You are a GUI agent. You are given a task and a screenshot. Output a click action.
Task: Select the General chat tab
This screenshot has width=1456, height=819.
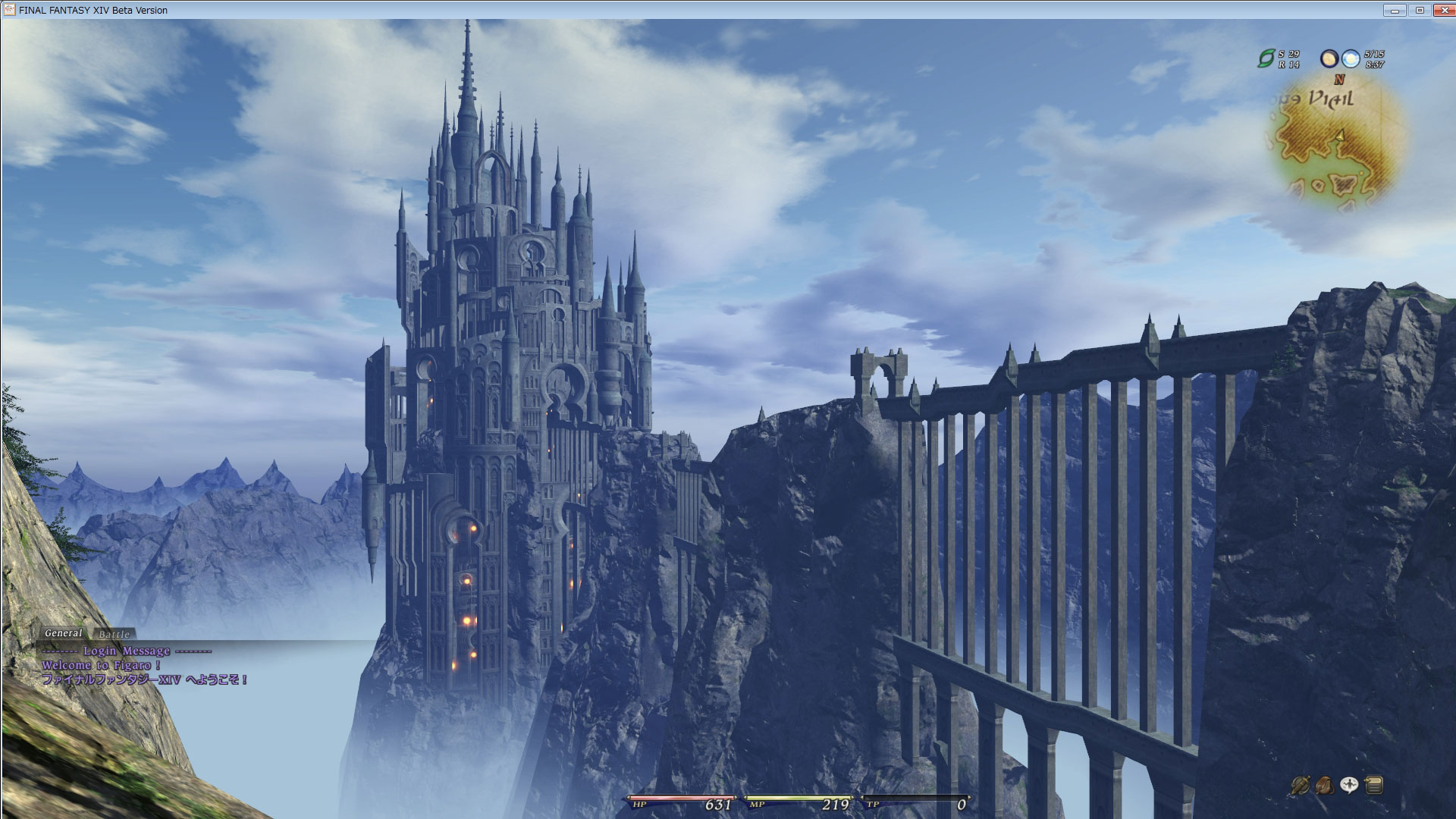[63, 633]
